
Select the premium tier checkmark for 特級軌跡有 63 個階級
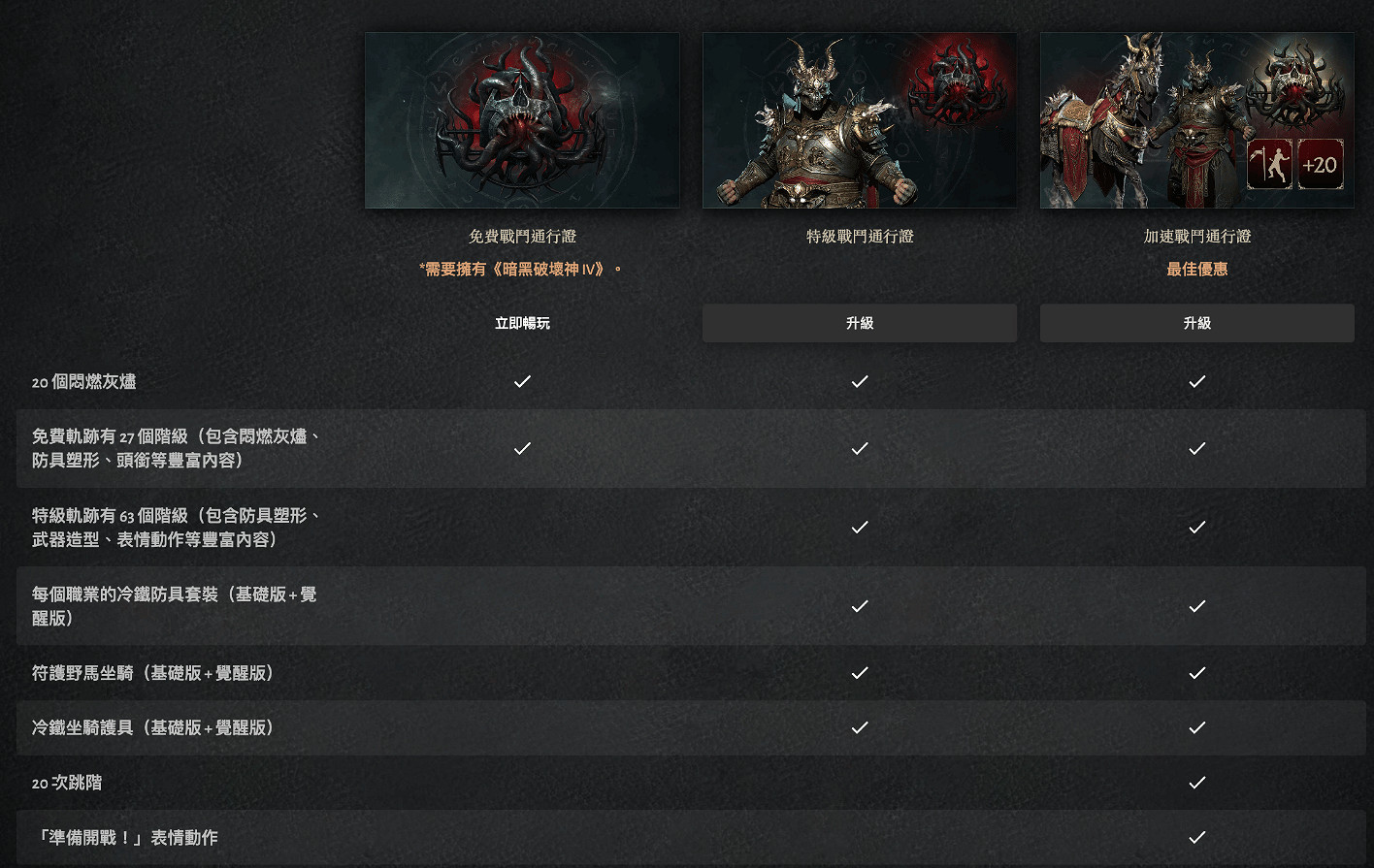(859, 527)
